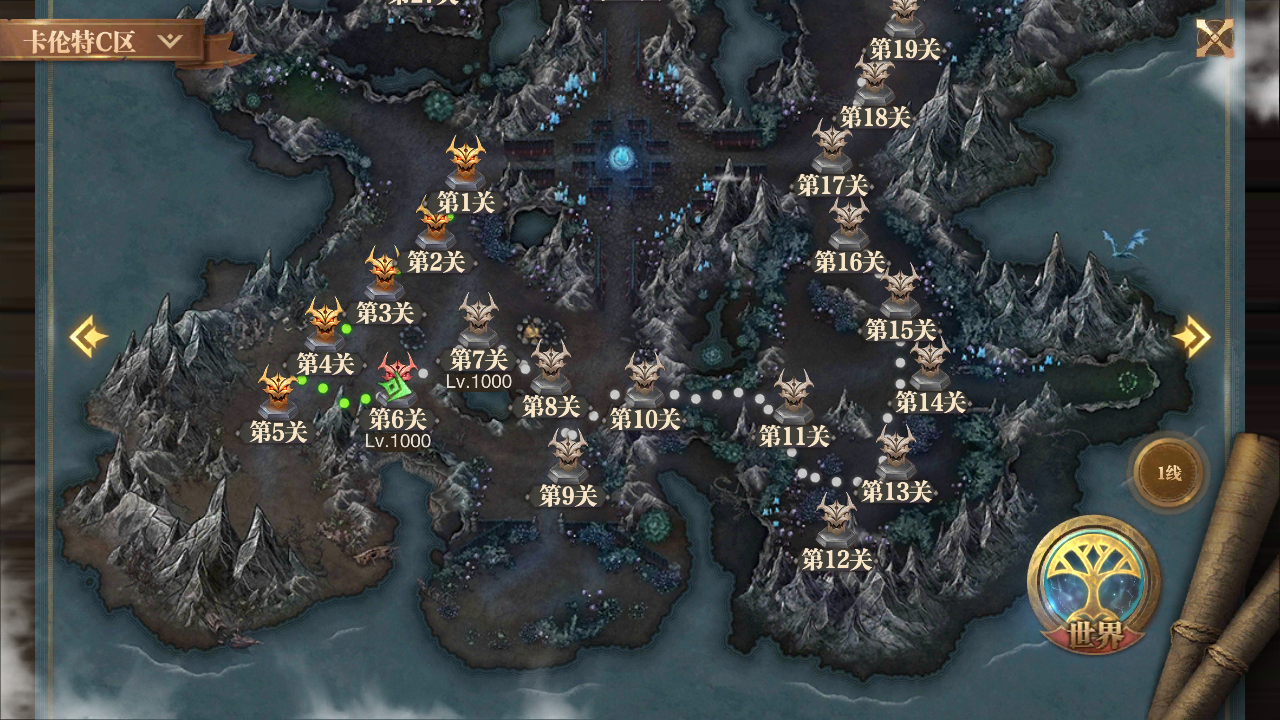This screenshot has height=720, width=1280.
Task: Choose the 第12关 stage marker
Action: click(x=837, y=520)
